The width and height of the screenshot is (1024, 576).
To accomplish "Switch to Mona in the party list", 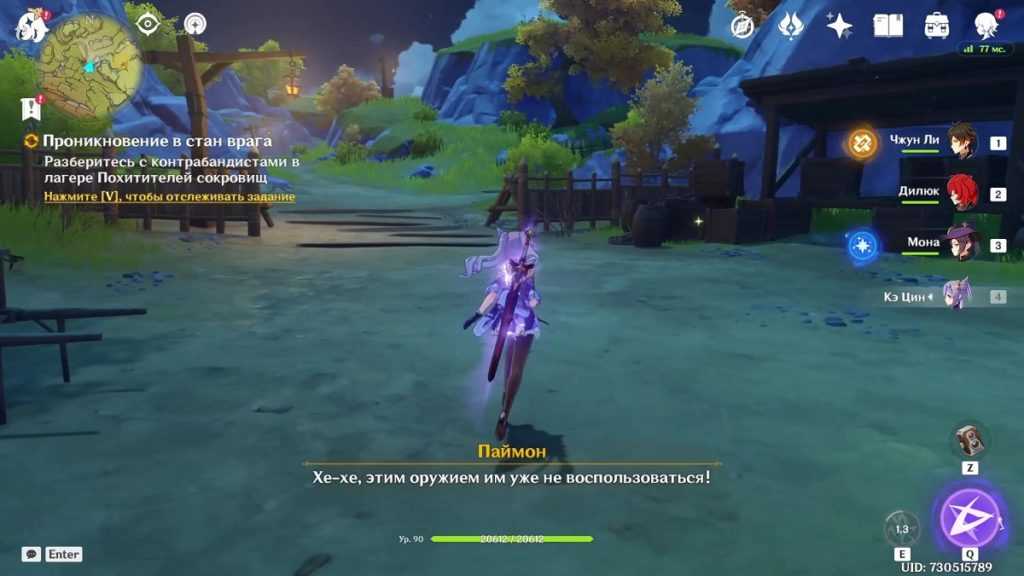I will pos(961,244).
